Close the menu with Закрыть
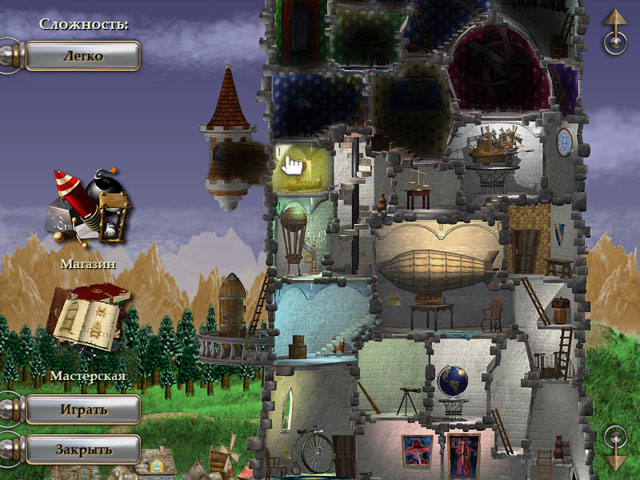This screenshot has width=640, height=480. tap(82, 448)
